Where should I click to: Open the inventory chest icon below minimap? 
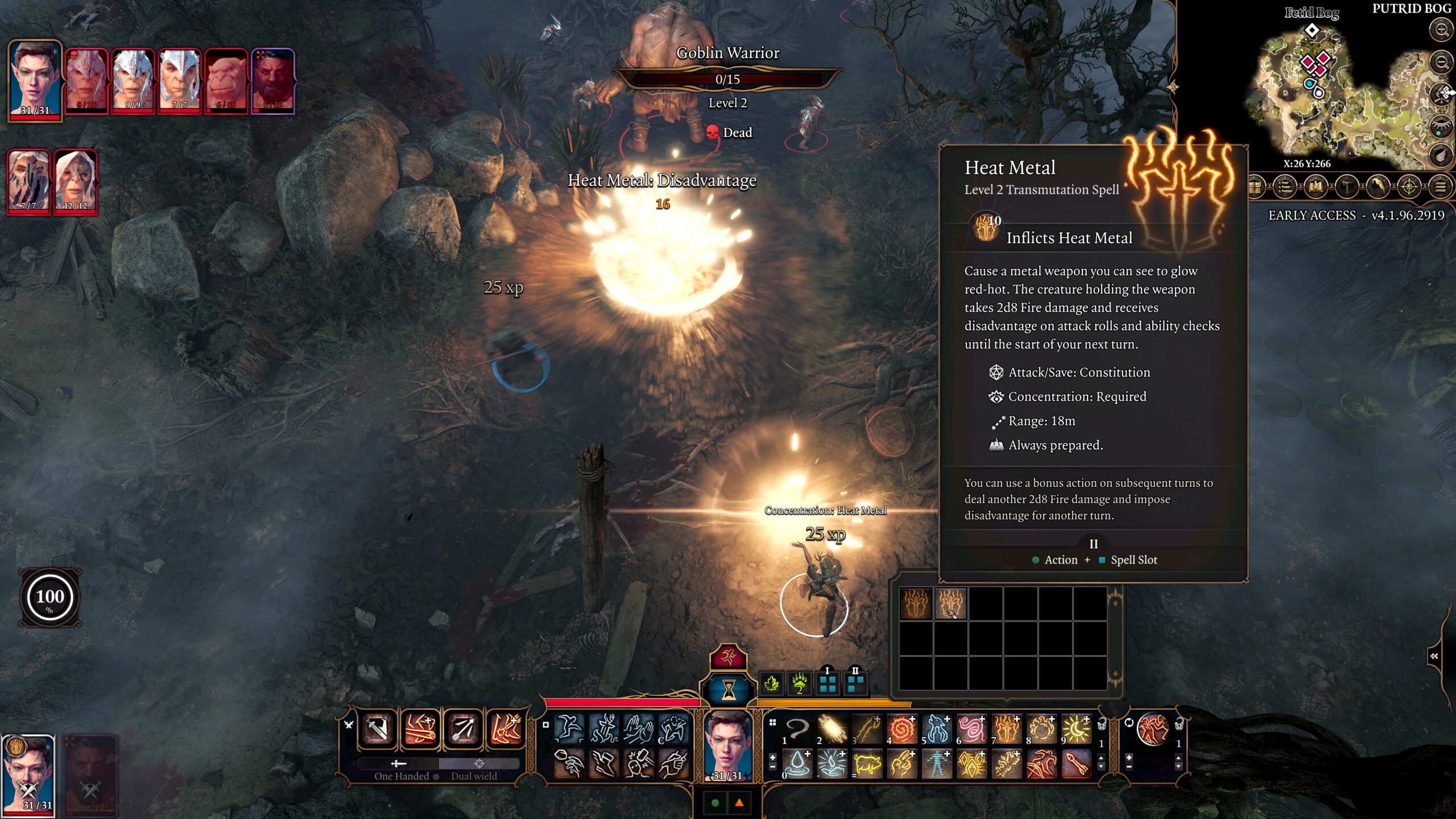[1255, 187]
